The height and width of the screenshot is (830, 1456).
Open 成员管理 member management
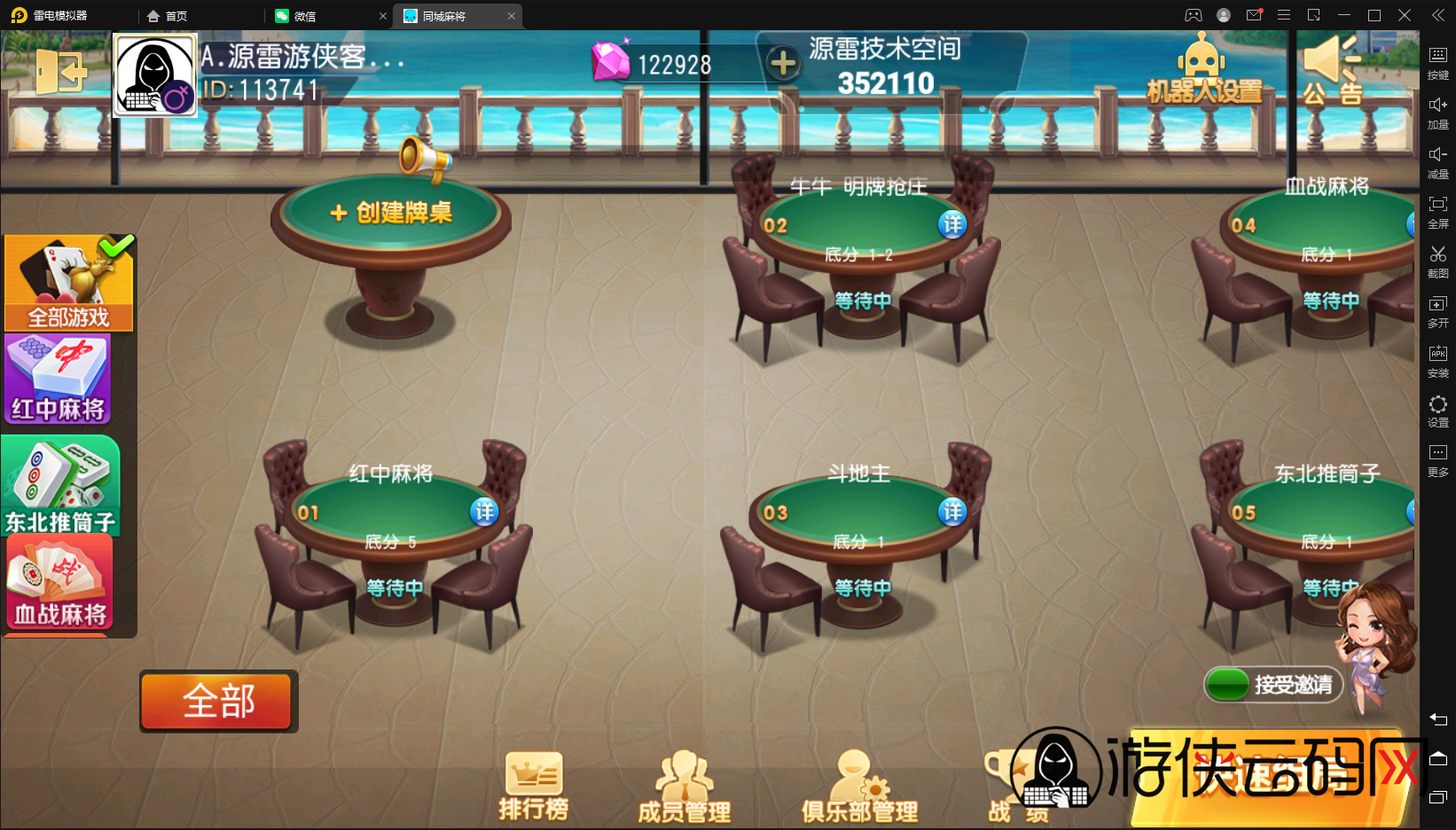[x=683, y=785]
